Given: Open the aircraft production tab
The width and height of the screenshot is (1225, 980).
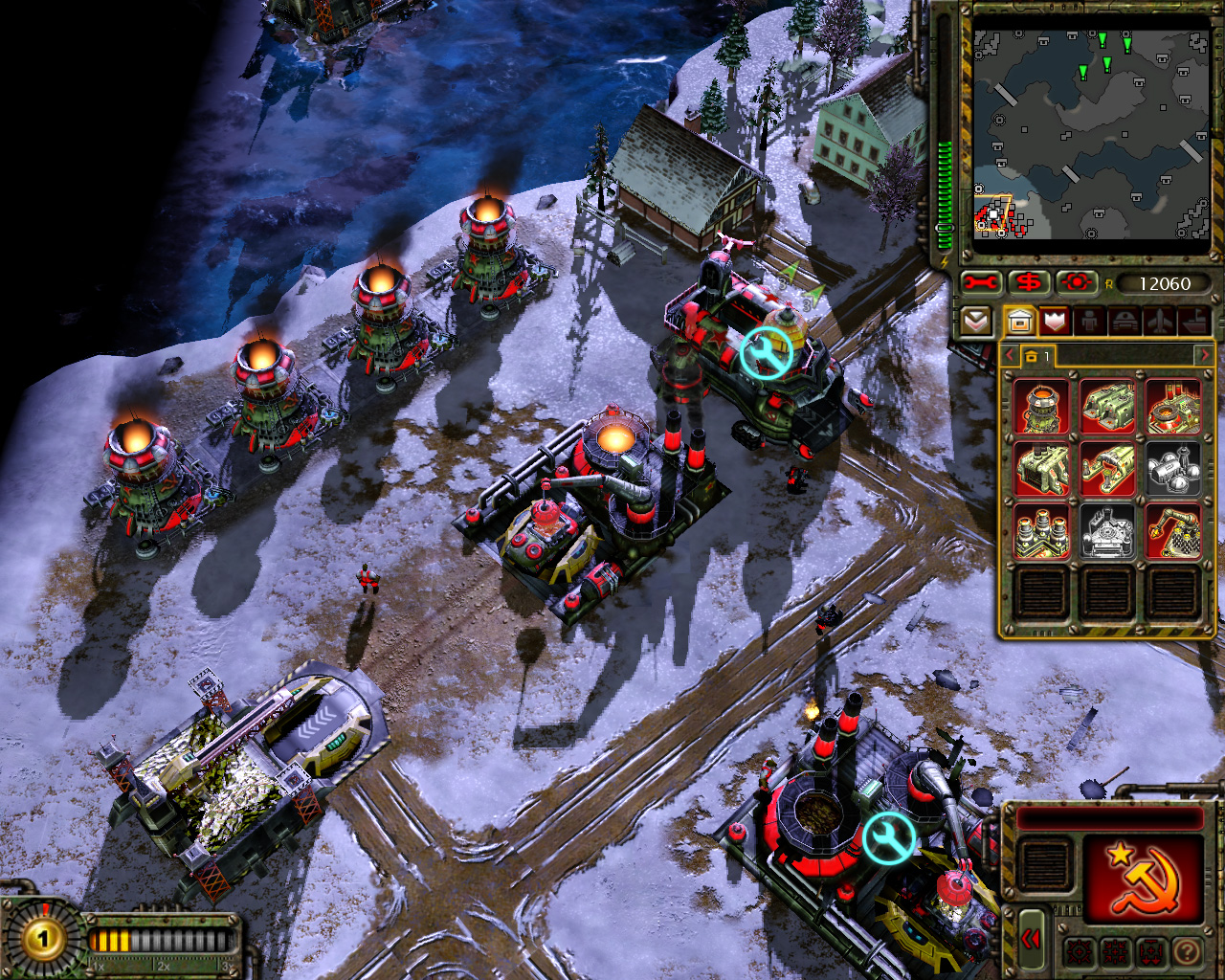Looking at the screenshot, I should pos(1158,321).
